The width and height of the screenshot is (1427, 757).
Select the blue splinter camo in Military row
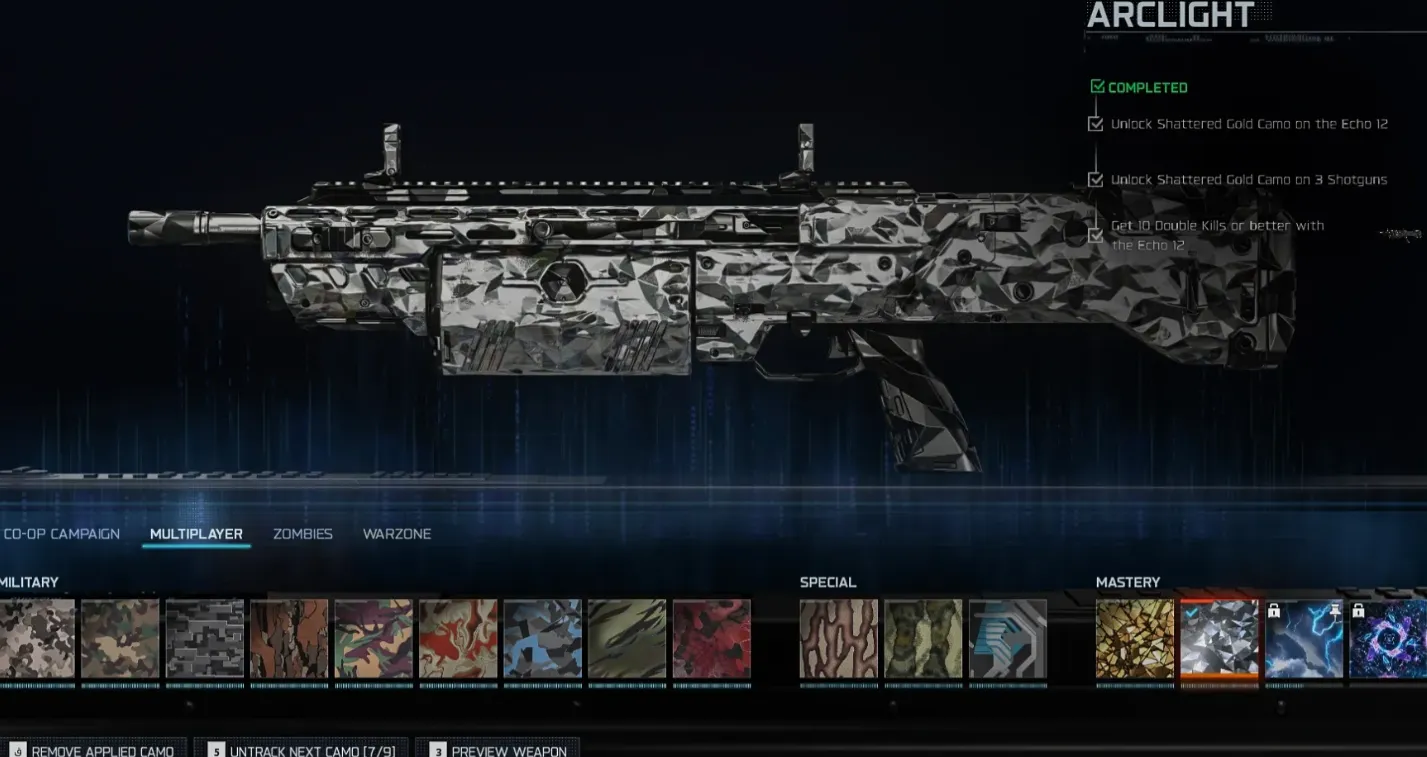(x=542, y=640)
